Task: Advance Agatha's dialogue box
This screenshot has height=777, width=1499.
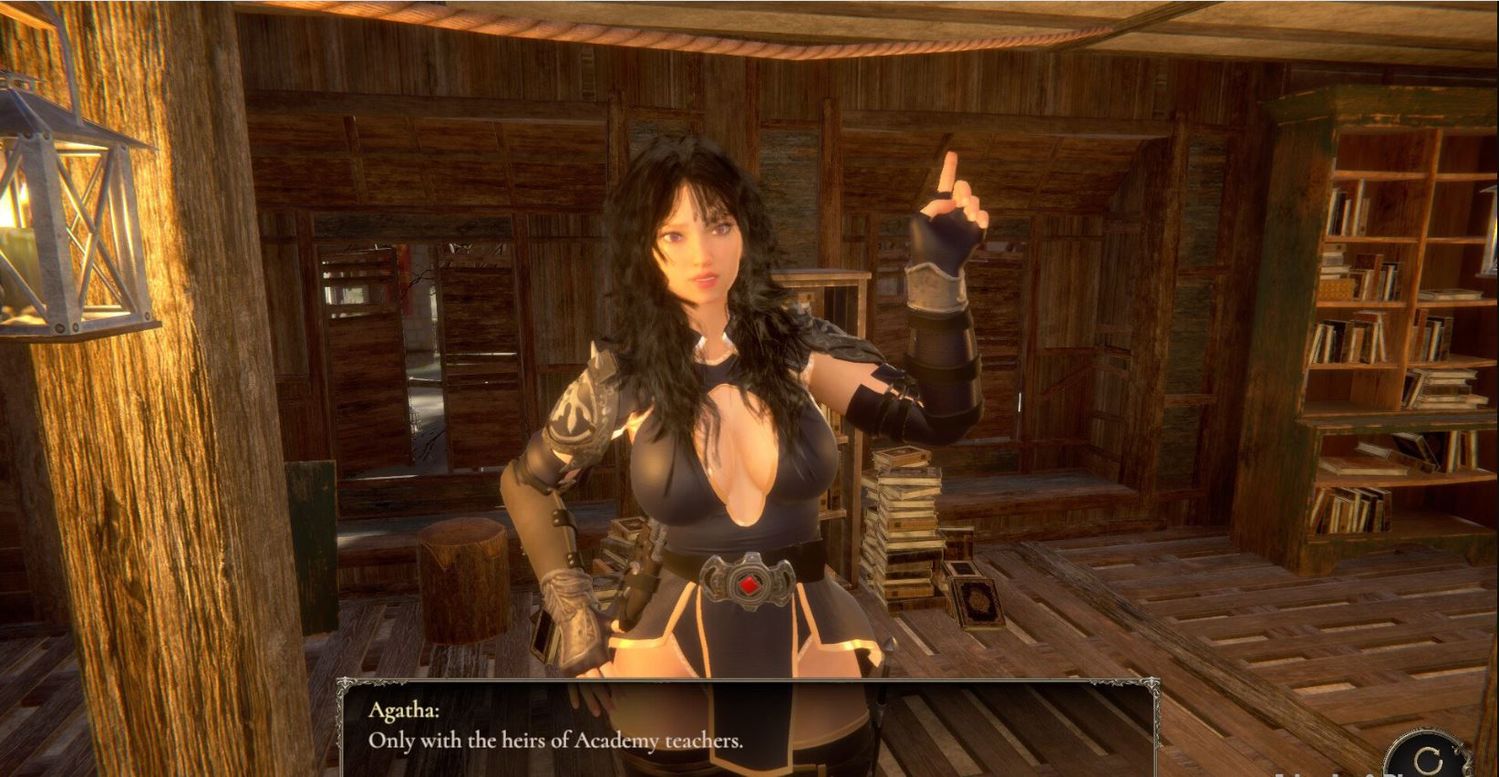Action: click(748, 728)
